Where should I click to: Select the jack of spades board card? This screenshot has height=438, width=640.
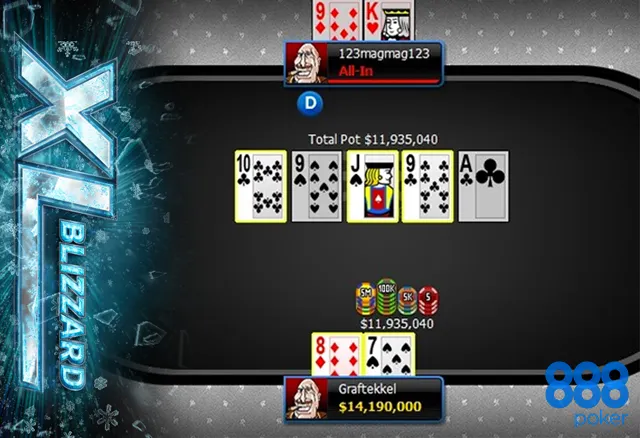(x=372, y=185)
